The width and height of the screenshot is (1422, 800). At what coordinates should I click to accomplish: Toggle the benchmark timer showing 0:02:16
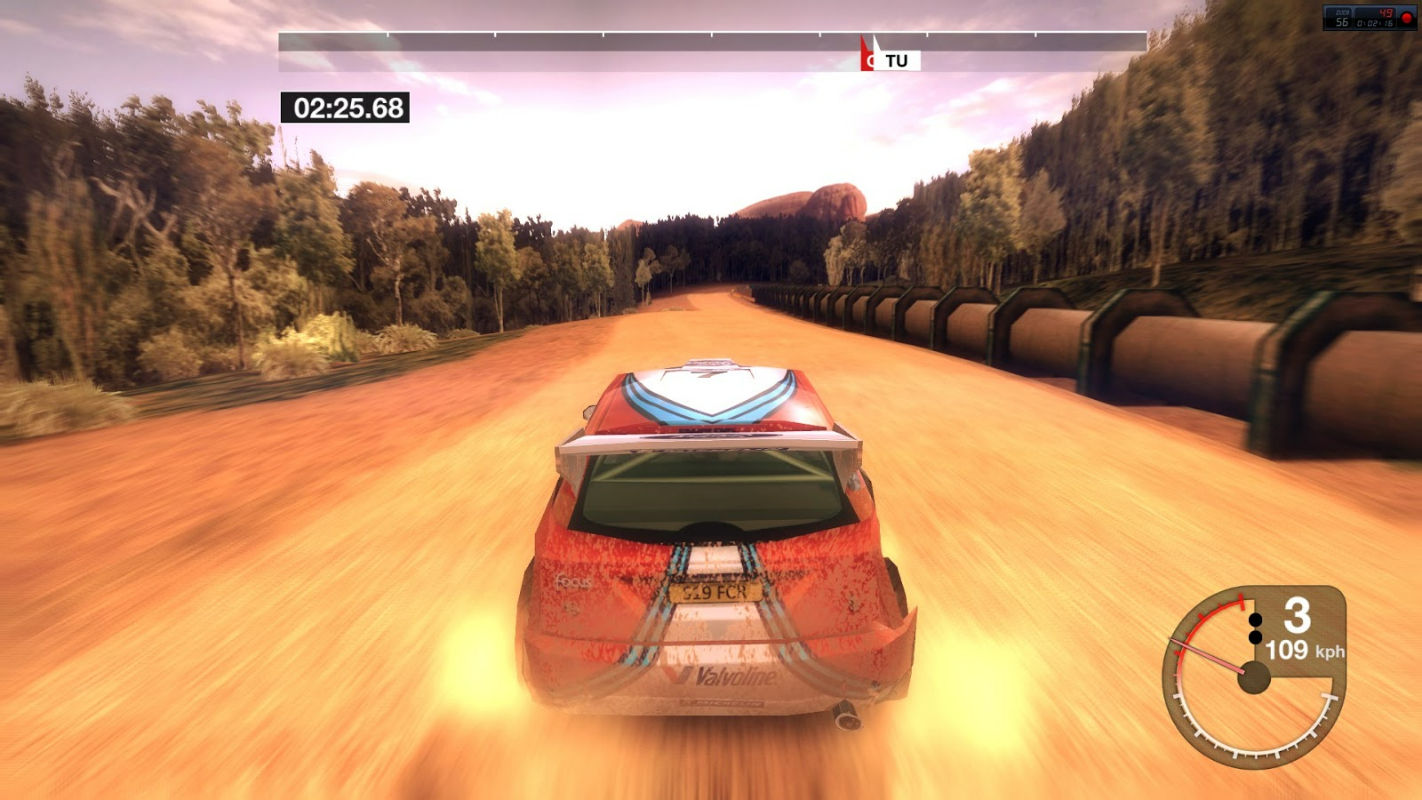coord(1378,21)
